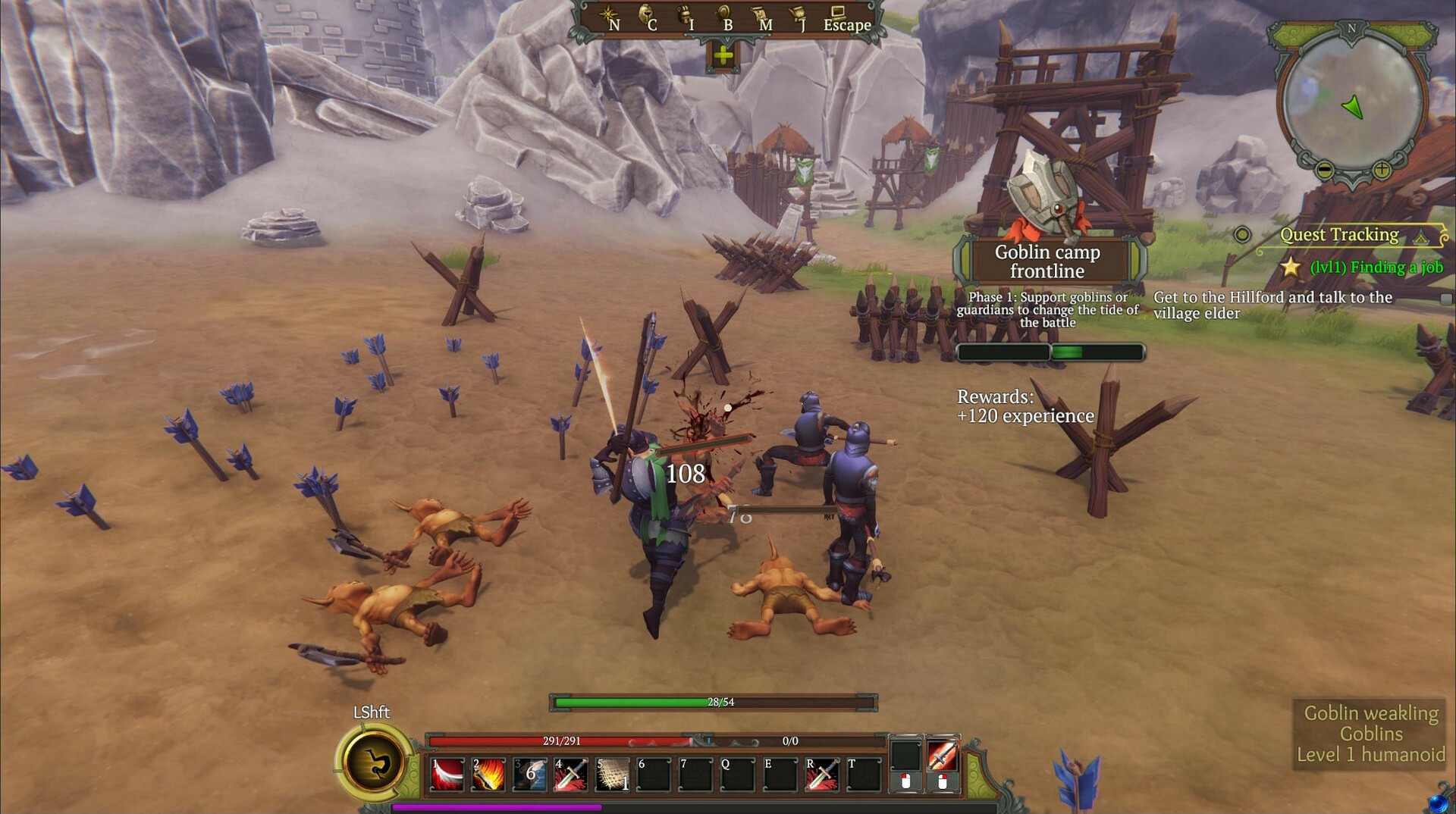Collapse the Quest Tracking panel arrow
This screenshot has width=1456, height=814.
pyautogui.click(x=1420, y=238)
